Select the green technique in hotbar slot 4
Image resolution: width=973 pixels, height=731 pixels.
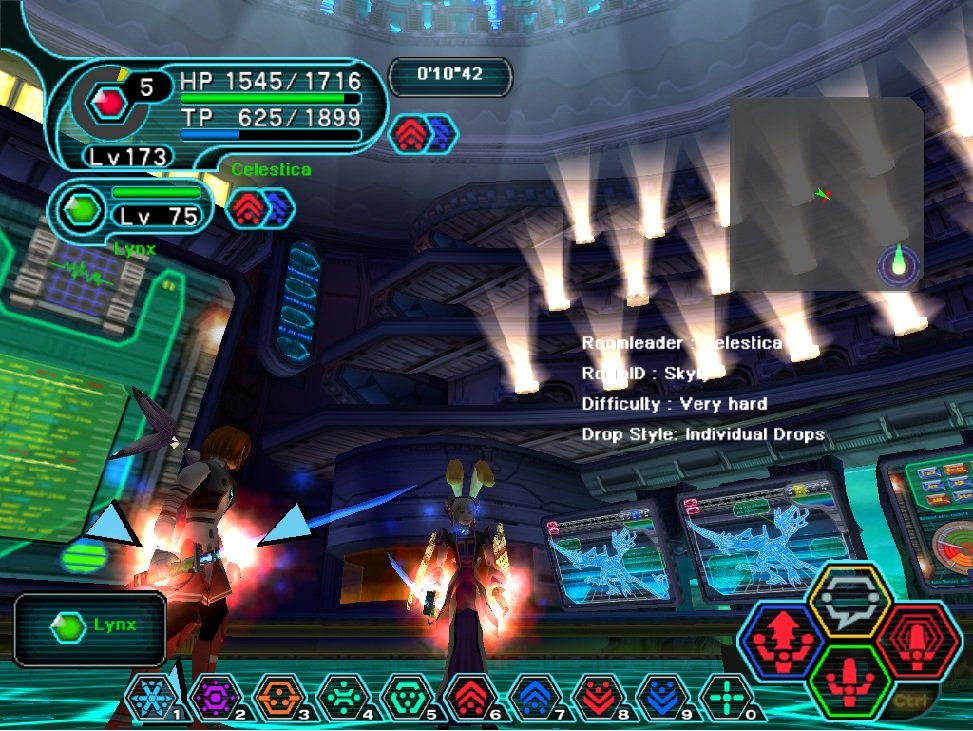[344, 697]
